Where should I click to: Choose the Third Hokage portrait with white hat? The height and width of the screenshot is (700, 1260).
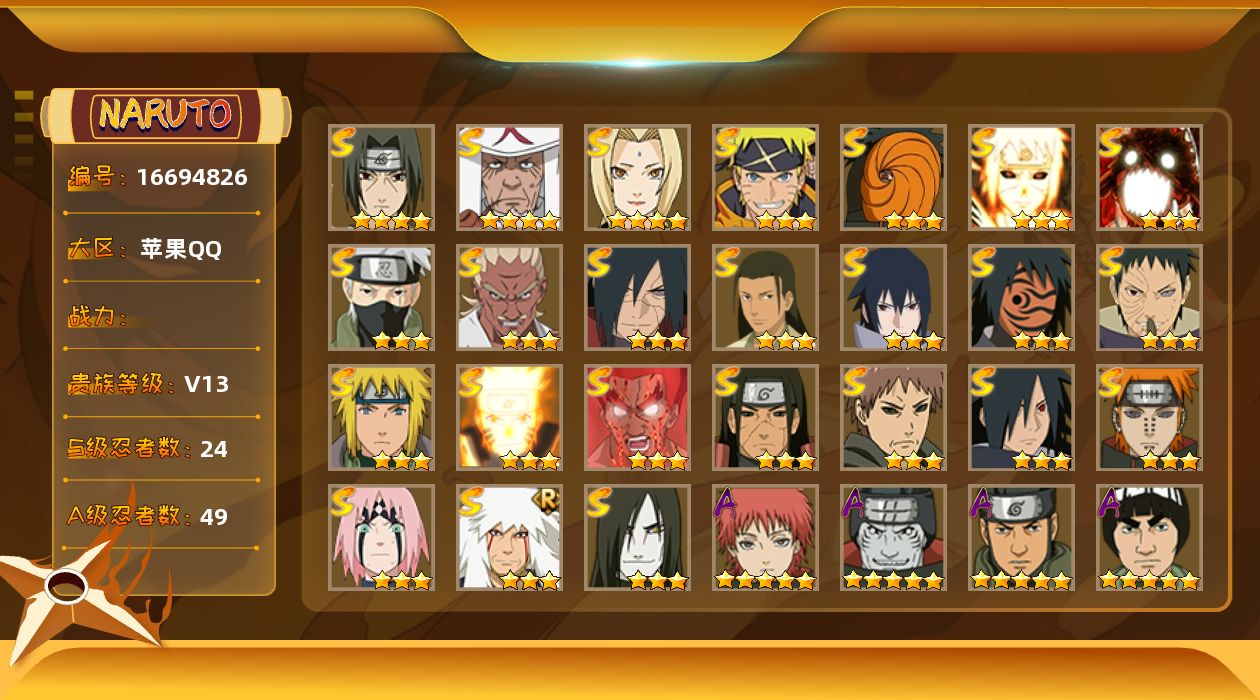pyautogui.click(x=509, y=177)
